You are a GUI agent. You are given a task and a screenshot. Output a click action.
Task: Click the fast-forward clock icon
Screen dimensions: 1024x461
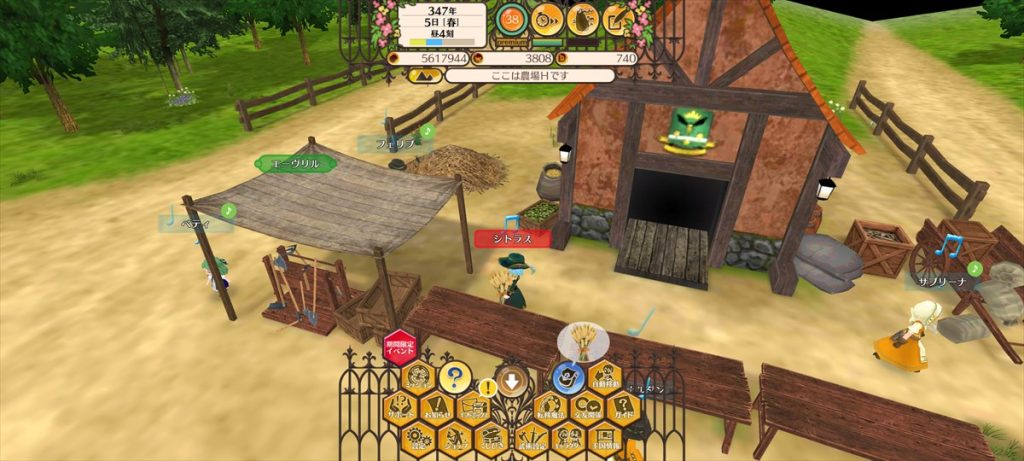(x=546, y=18)
